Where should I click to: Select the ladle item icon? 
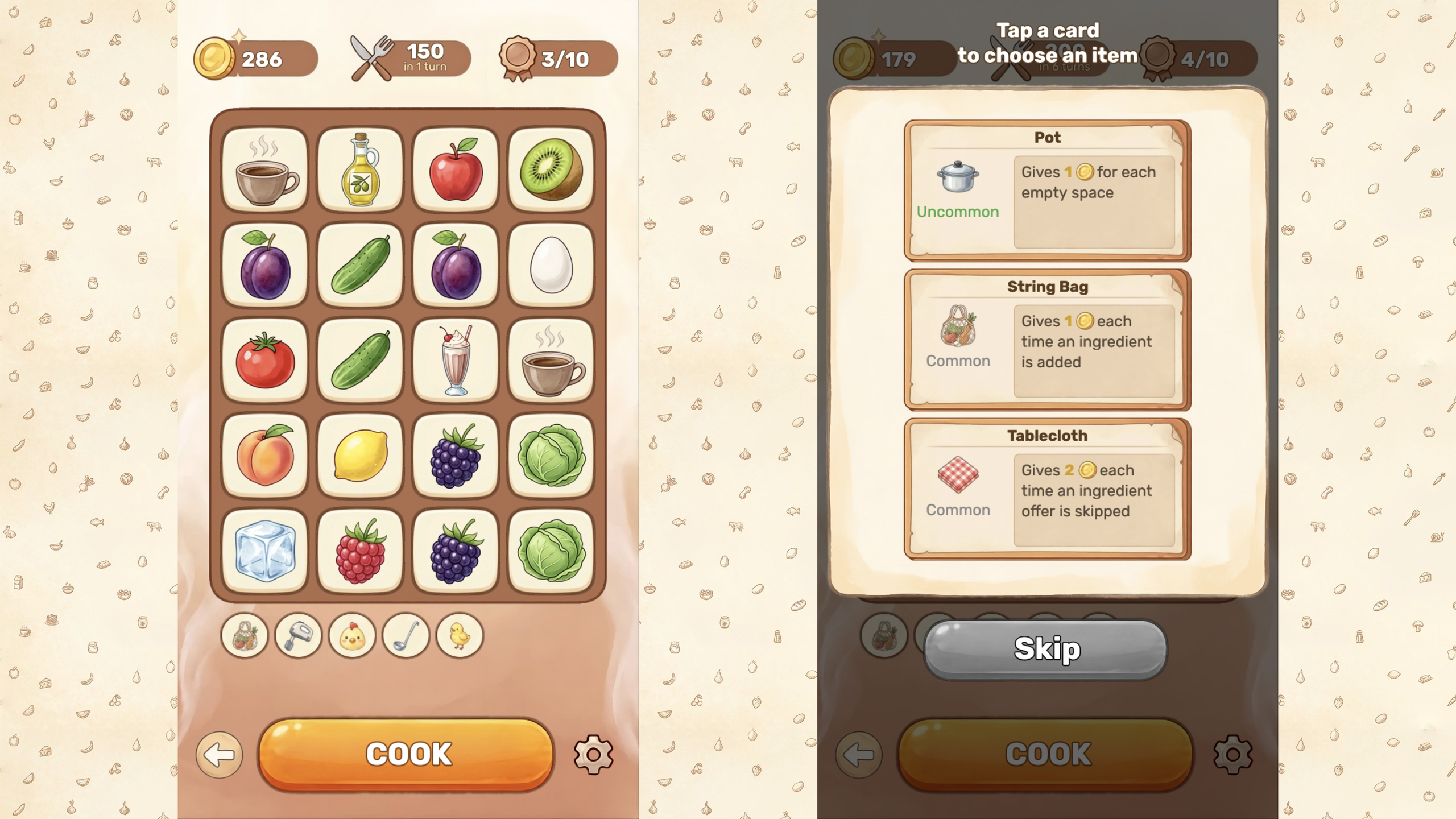point(406,636)
